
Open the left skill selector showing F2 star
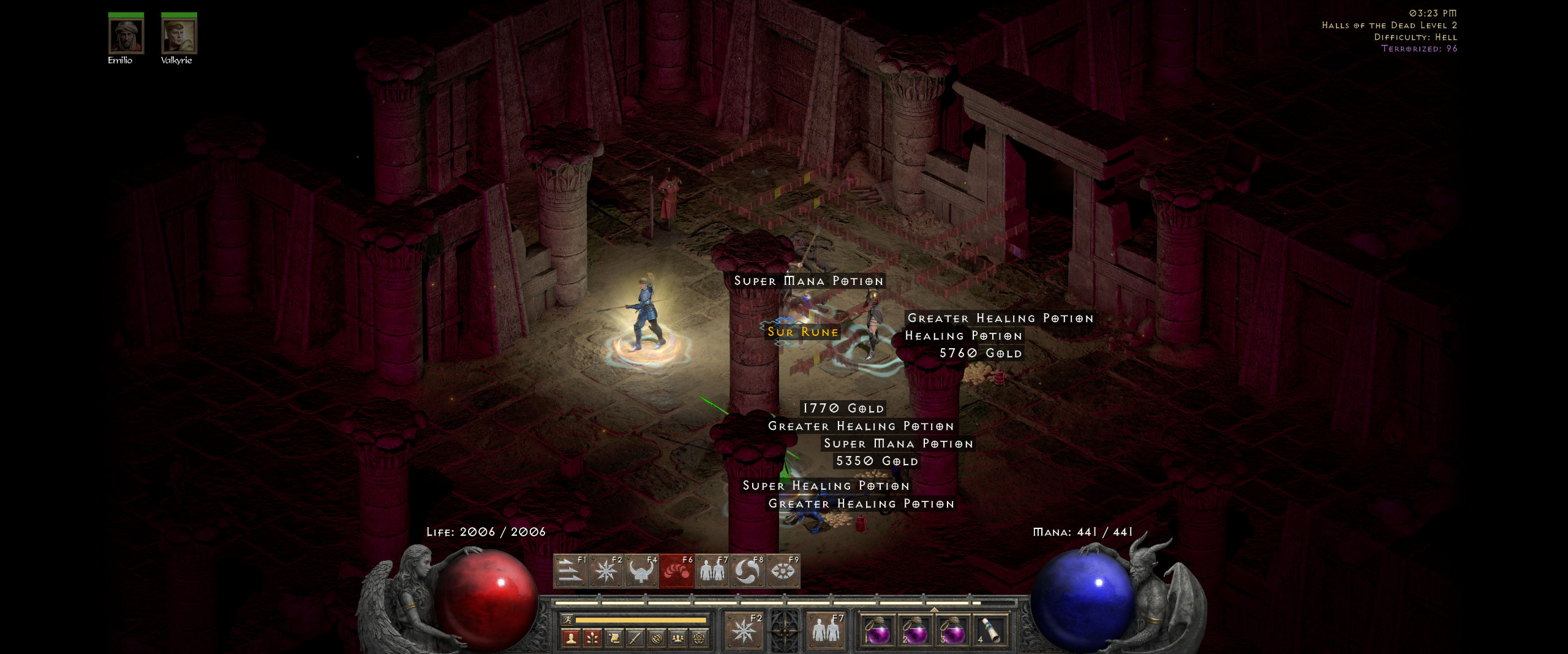744,631
